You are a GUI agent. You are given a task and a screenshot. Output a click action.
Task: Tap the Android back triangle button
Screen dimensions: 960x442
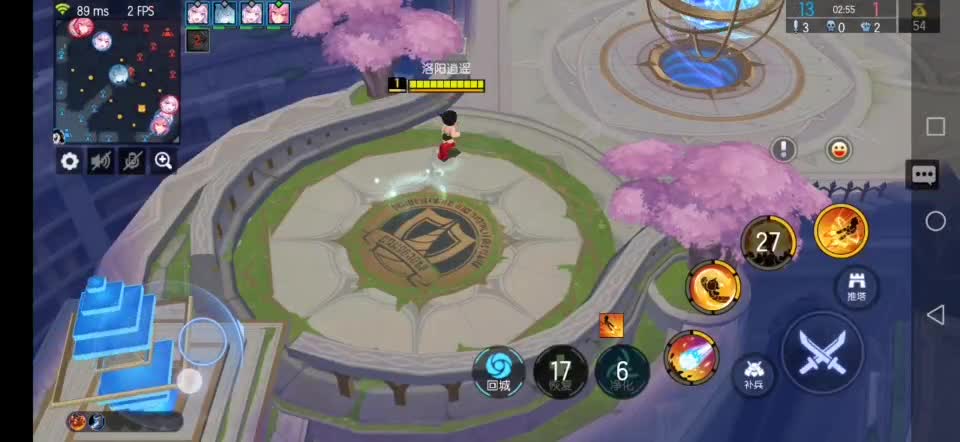[x=935, y=316]
